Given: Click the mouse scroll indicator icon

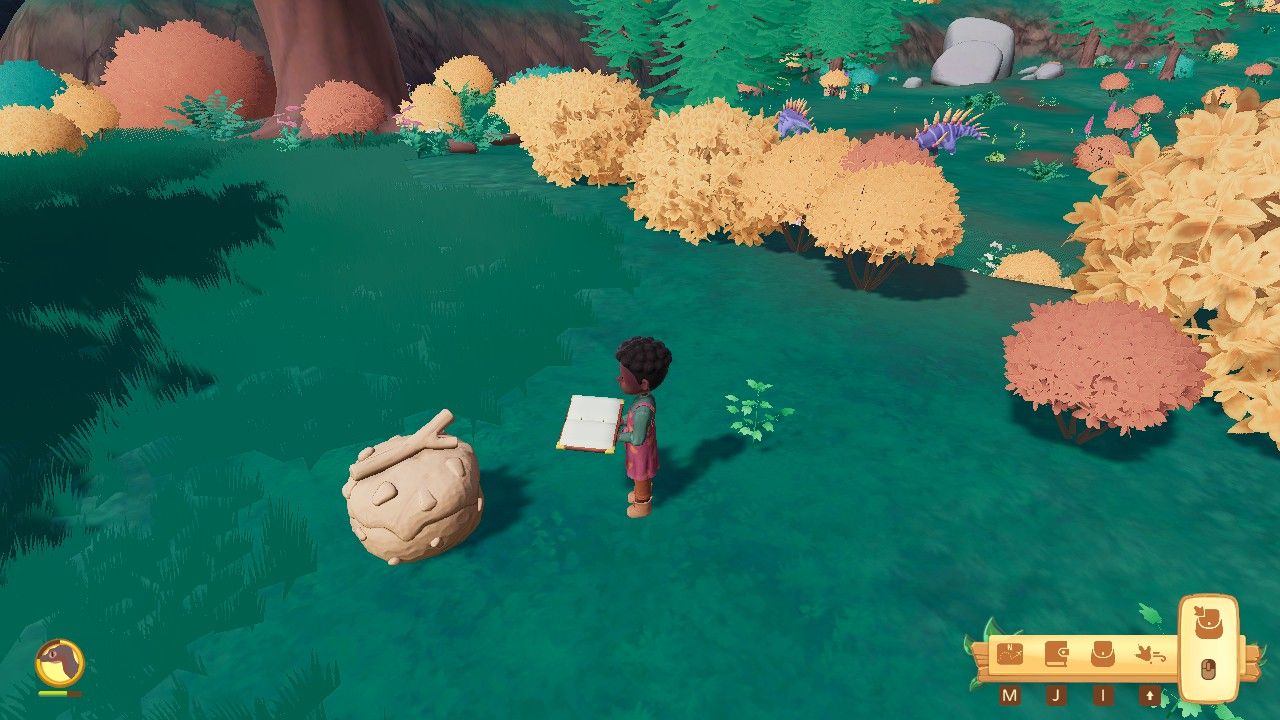Looking at the screenshot, I should [1207, 668].
